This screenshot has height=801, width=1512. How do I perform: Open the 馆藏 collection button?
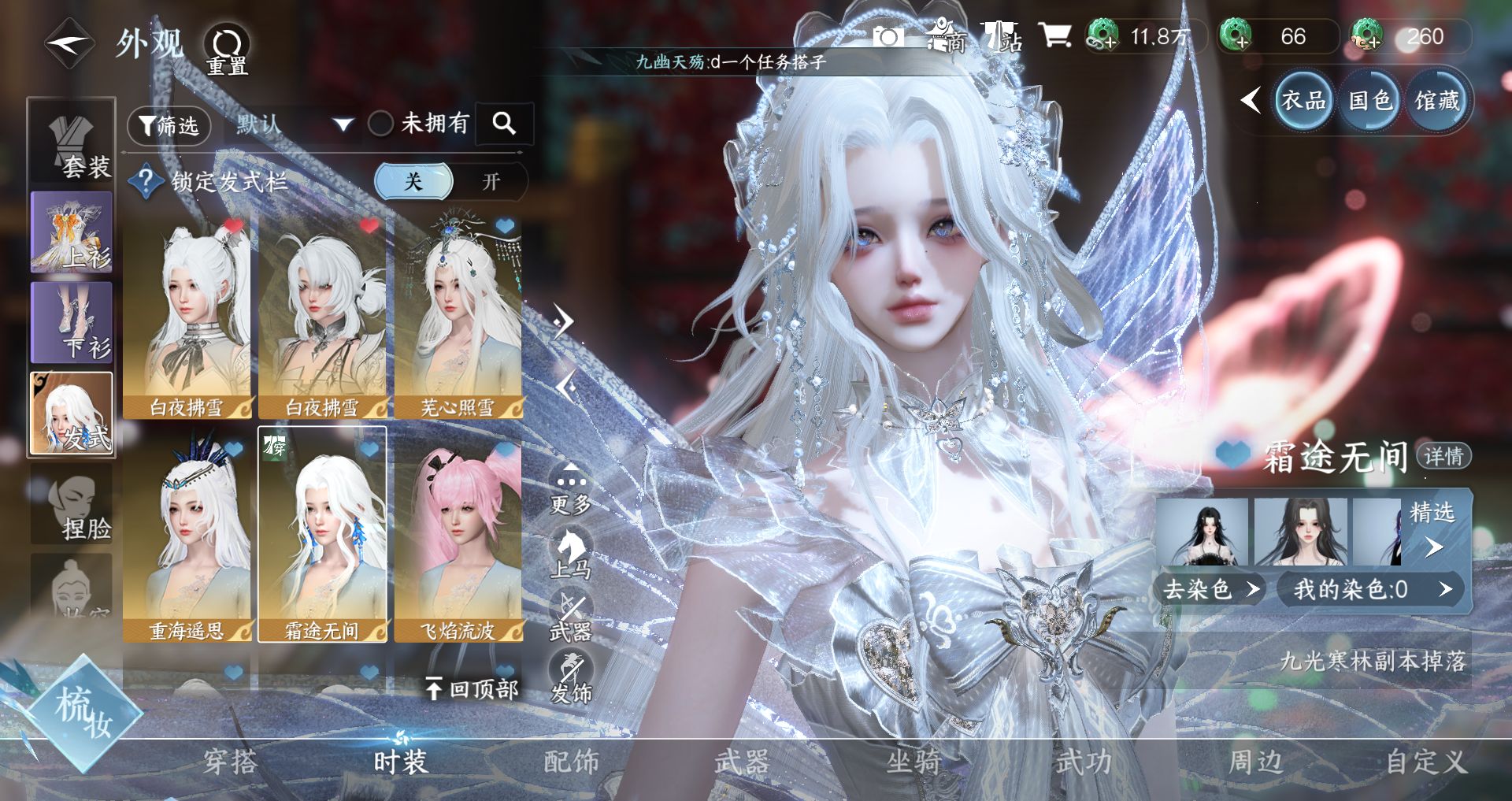click(1437, 101)
